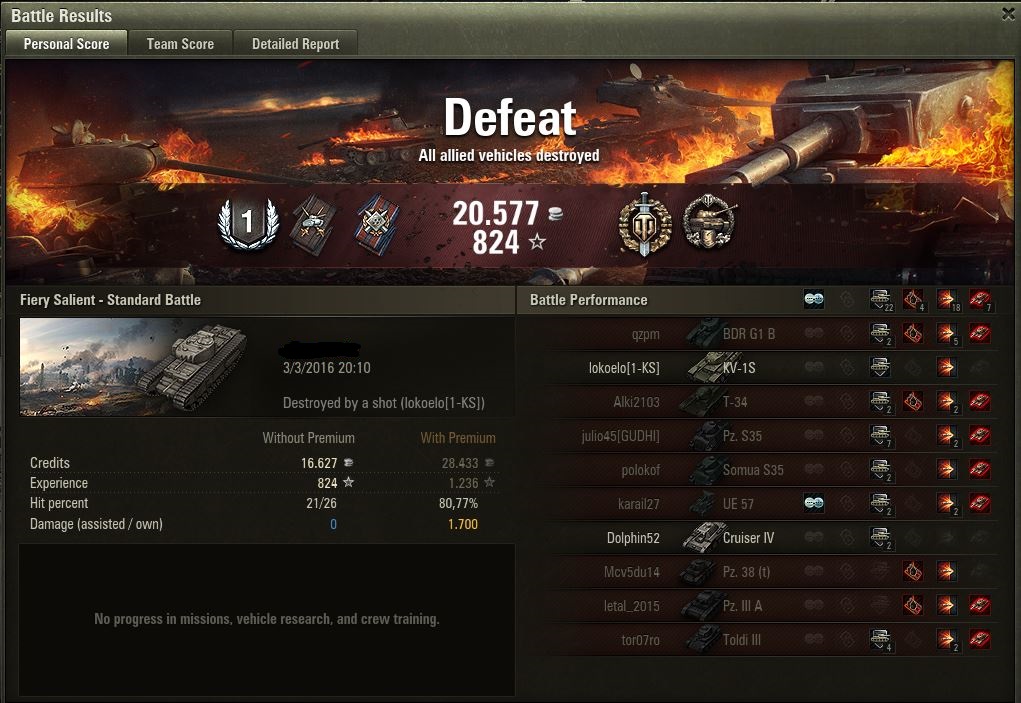Click the blue striped ribbon medal
Screen dimensions: 1021x703
376,224
